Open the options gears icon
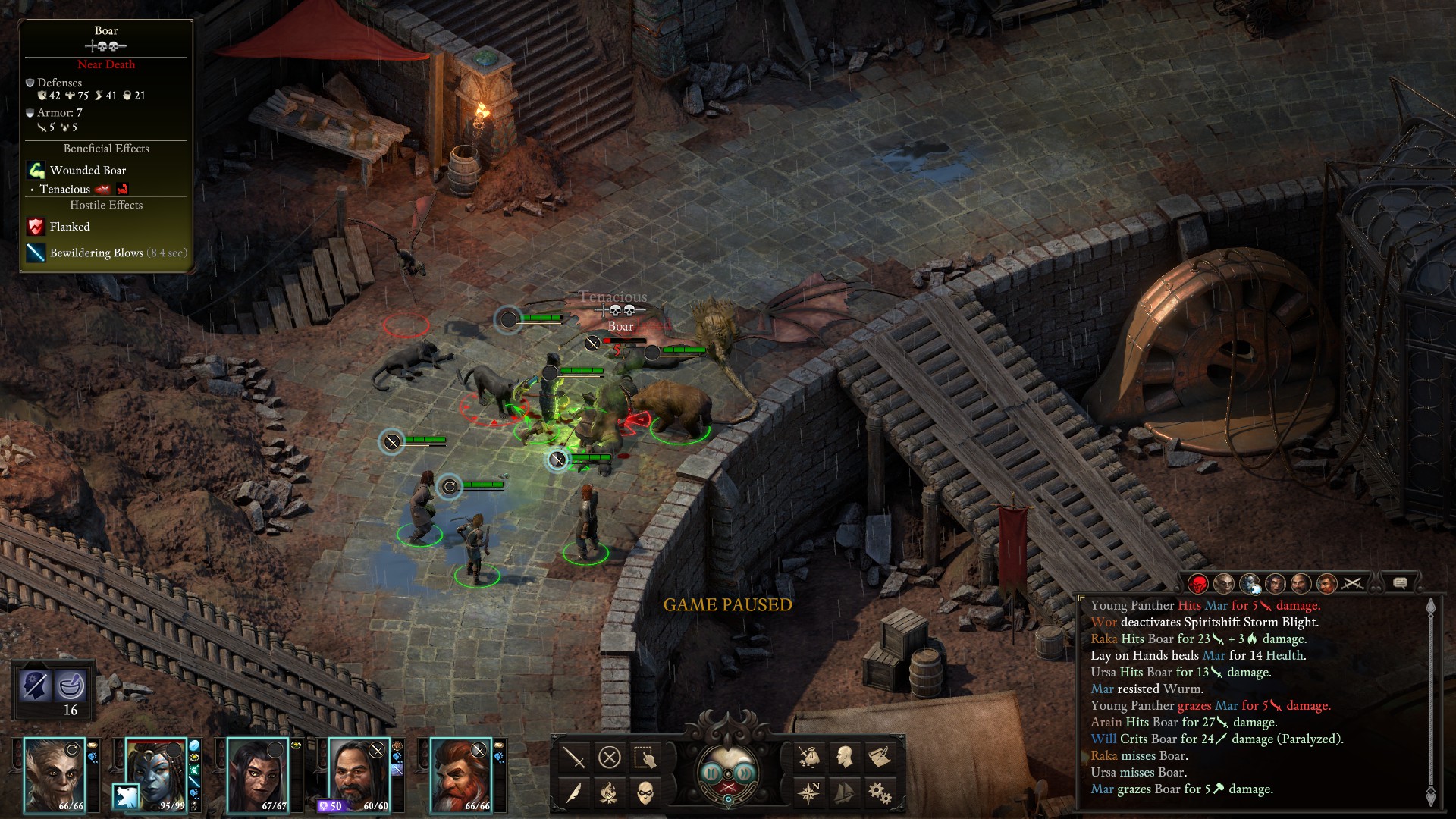Viewport: 1456px width, 819px height. pos(879,792)
